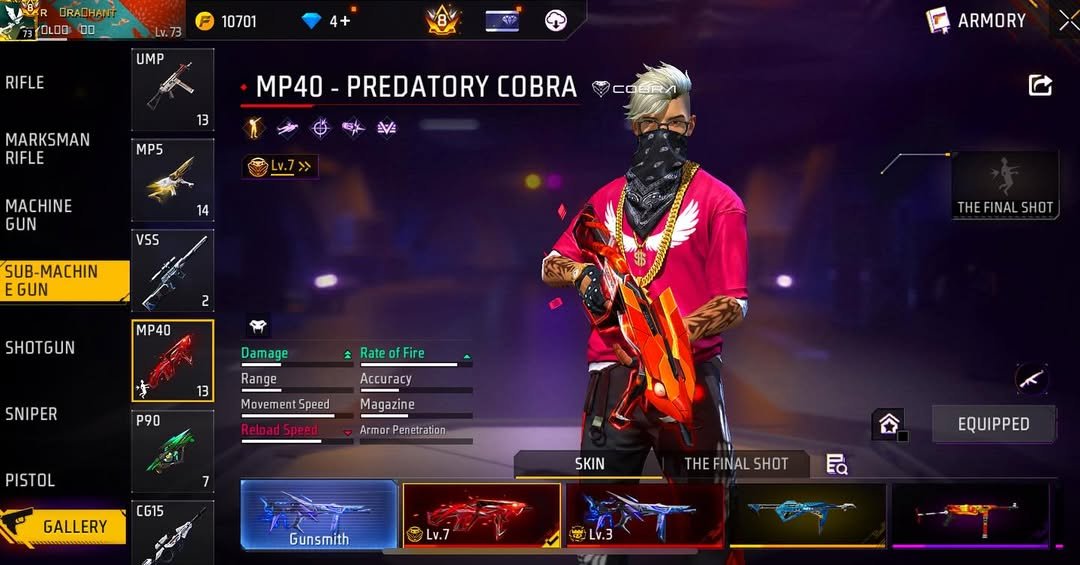
Task: Show the Sniper weapons list
Action: click(x=31, y=414)
